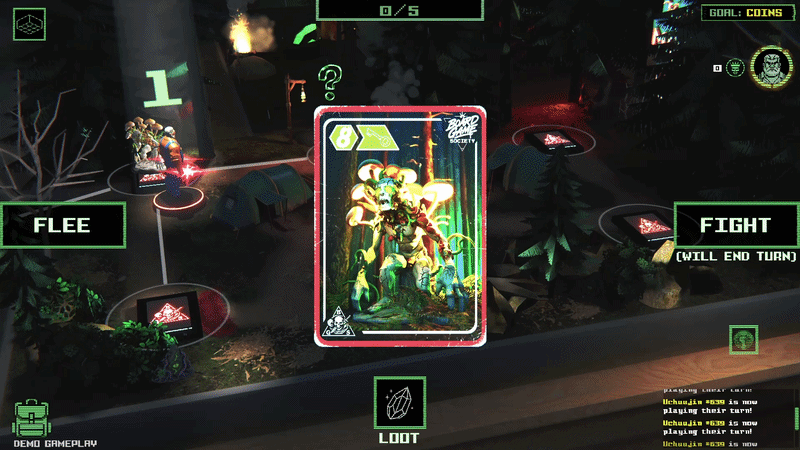Viewport: 800px width, 450px height.
Task: Choose the FLEE option
Action: click(x=62, y=225)
